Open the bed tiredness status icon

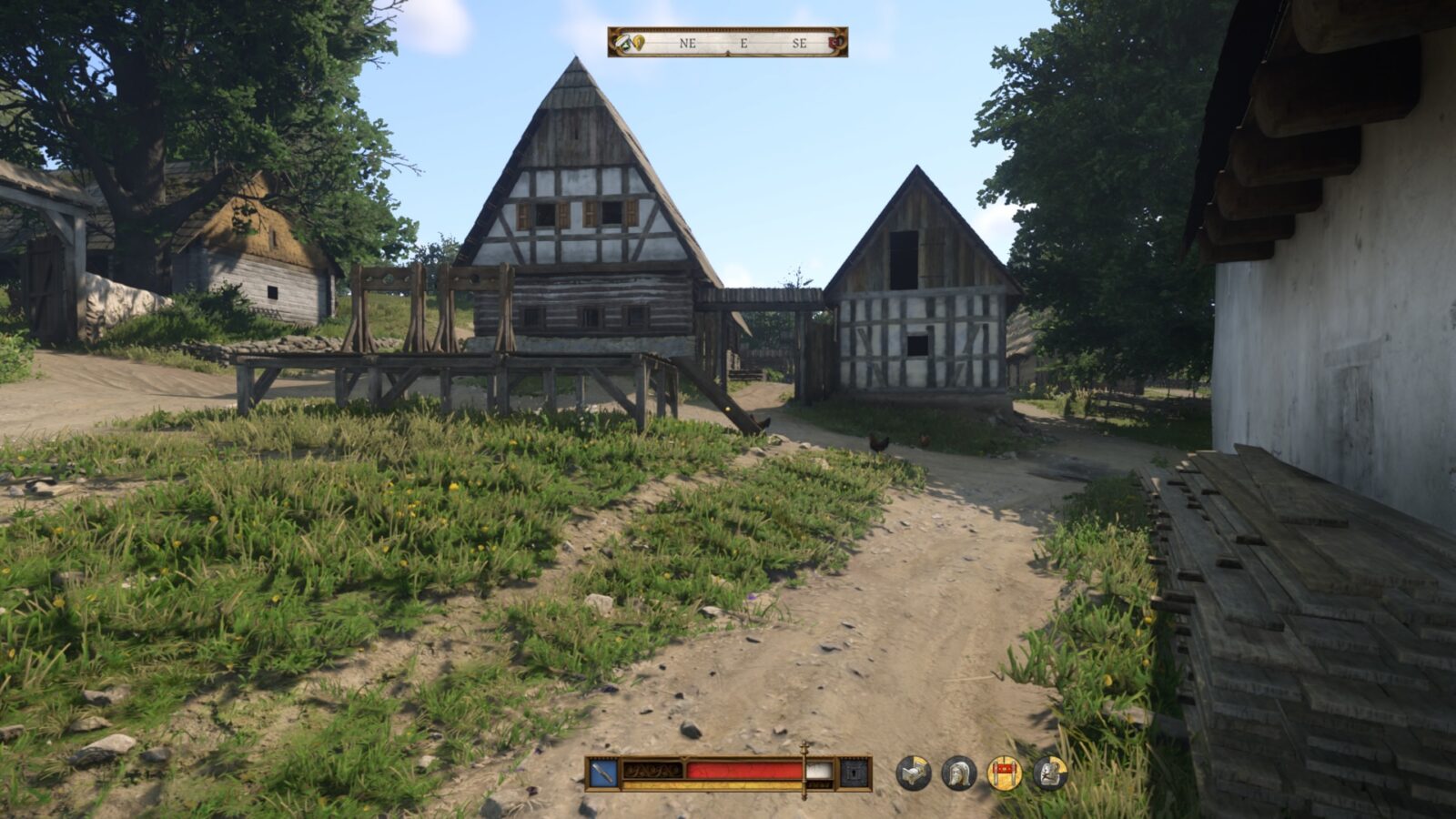pyautogui.click(x=914, y=773)
